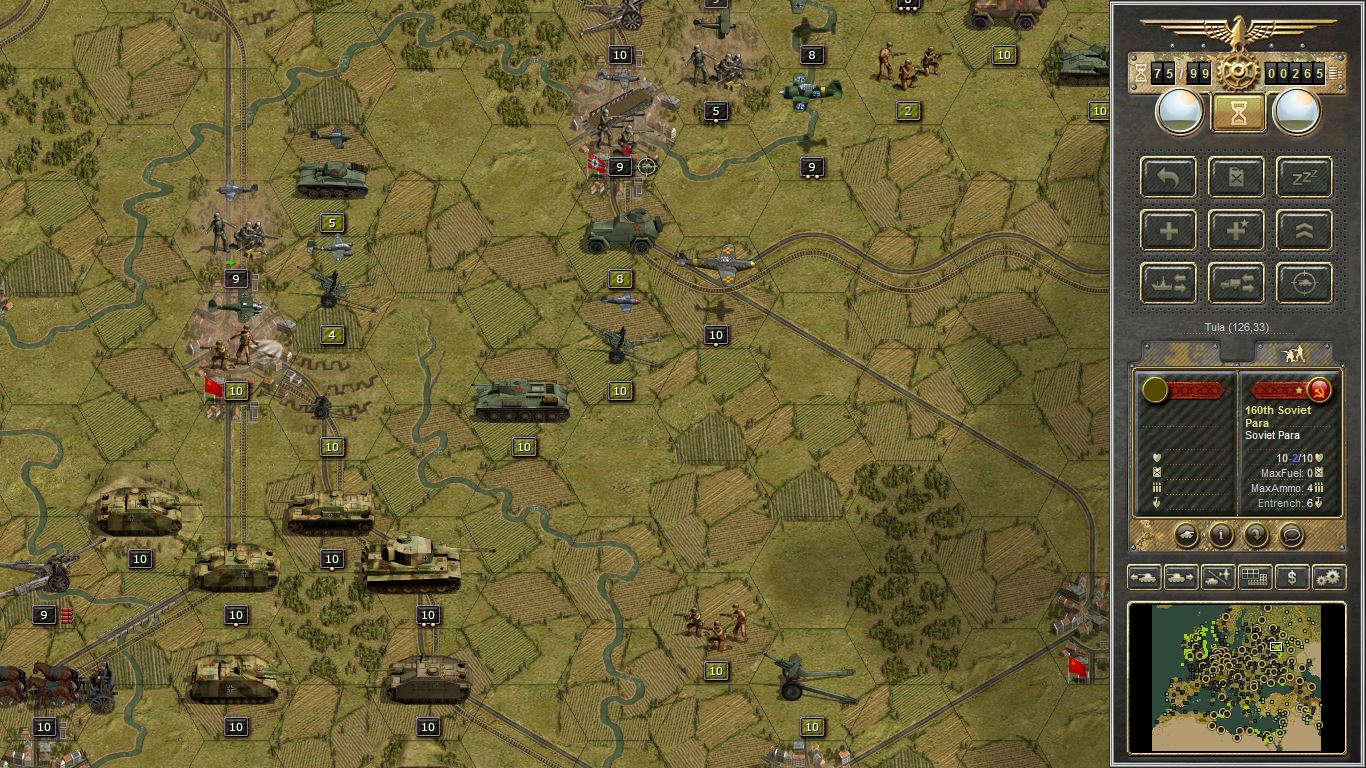1366x768 pixels.
Task: Open the purchase screen with the dollar icon
Action: coord(1292,577)
